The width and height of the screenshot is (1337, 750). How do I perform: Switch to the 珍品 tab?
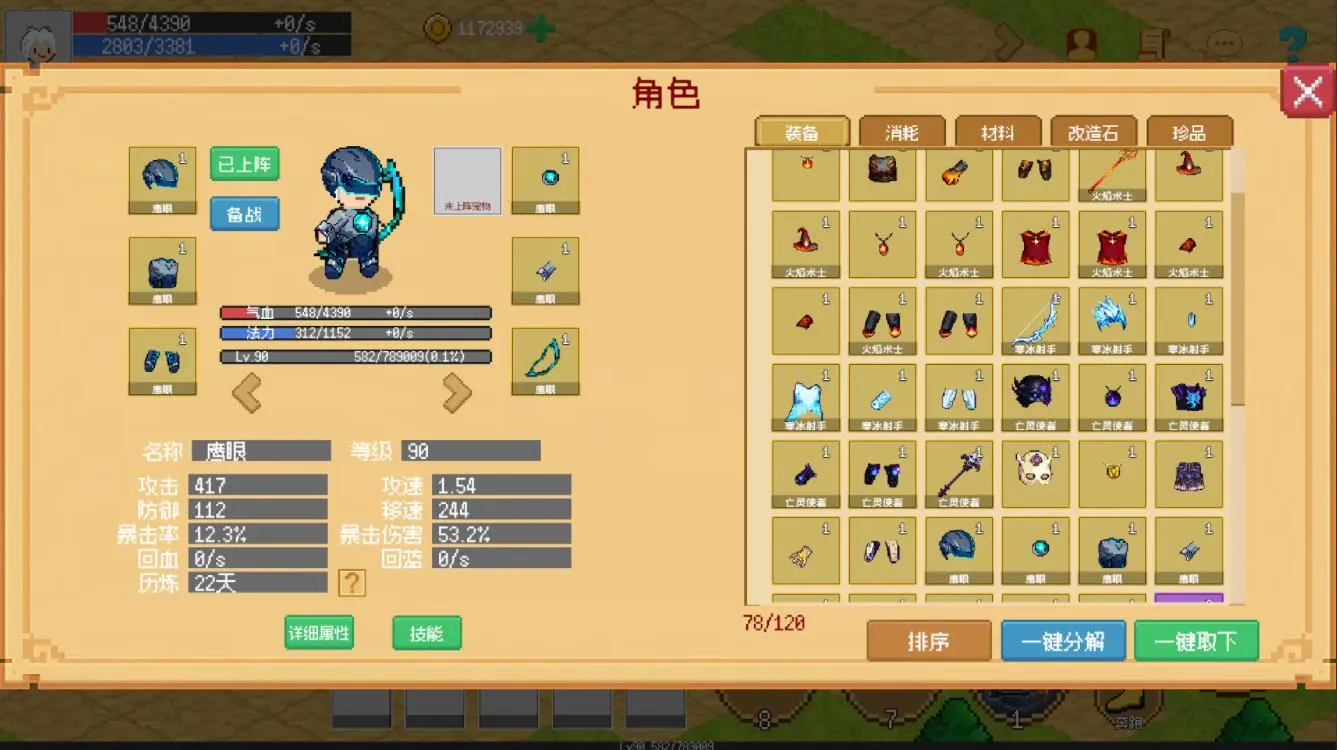click(x=1189, y=131)
